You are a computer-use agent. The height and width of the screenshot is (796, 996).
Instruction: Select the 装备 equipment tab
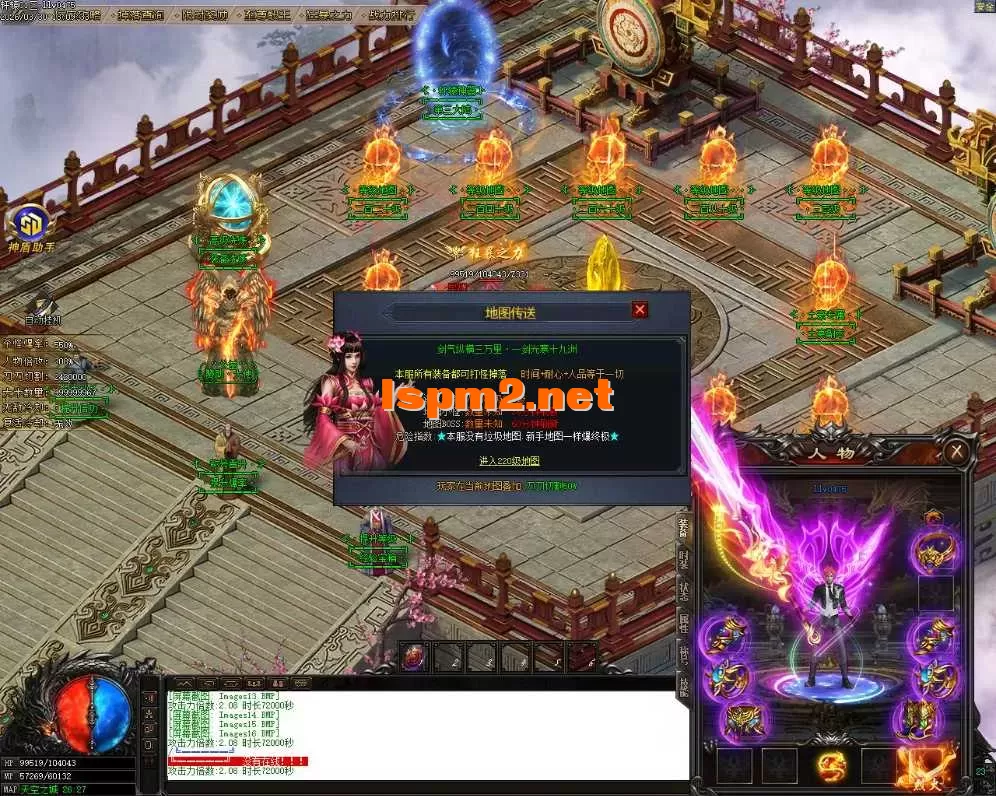click(x=685, y=527)
